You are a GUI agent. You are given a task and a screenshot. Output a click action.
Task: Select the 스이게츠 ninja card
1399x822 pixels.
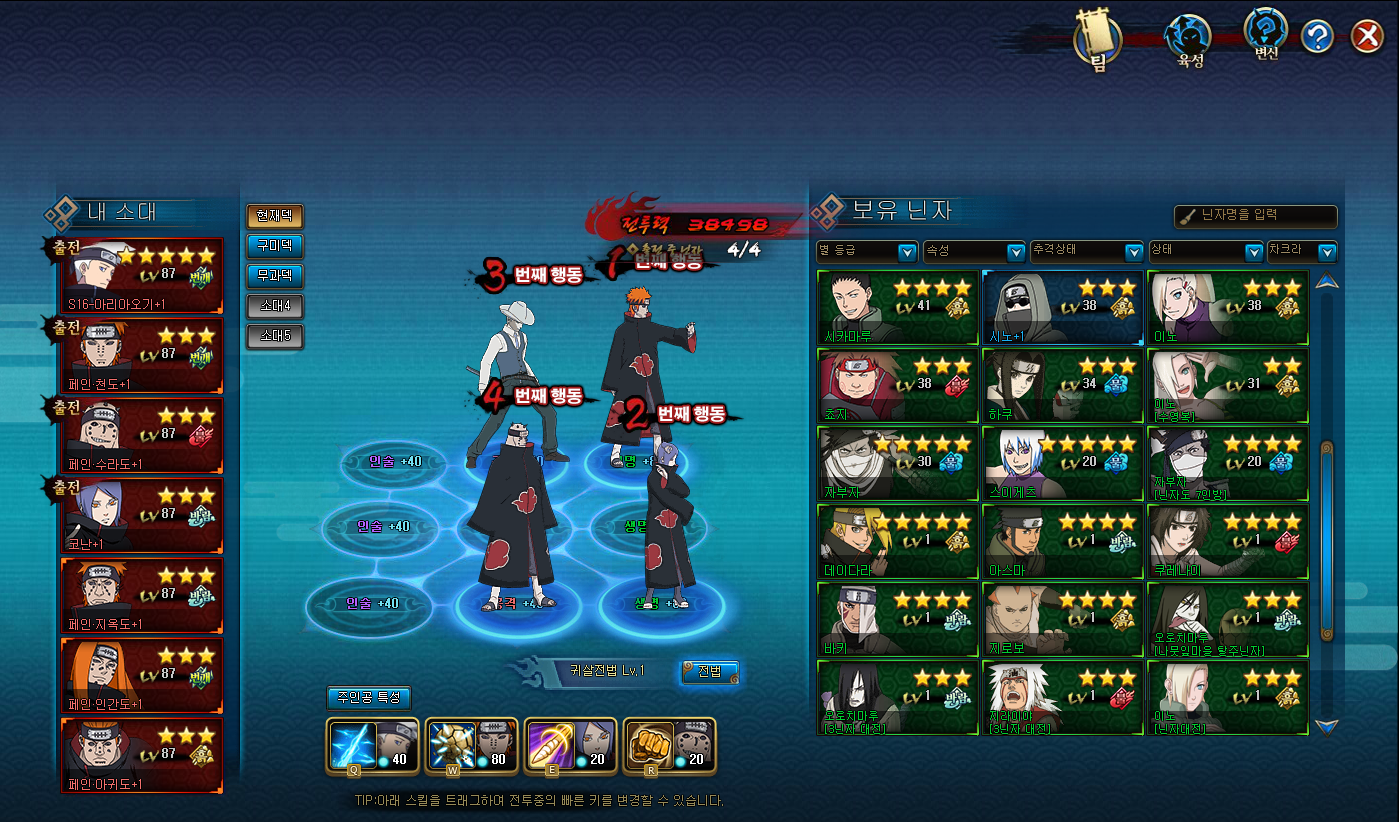pos(1062,463)
